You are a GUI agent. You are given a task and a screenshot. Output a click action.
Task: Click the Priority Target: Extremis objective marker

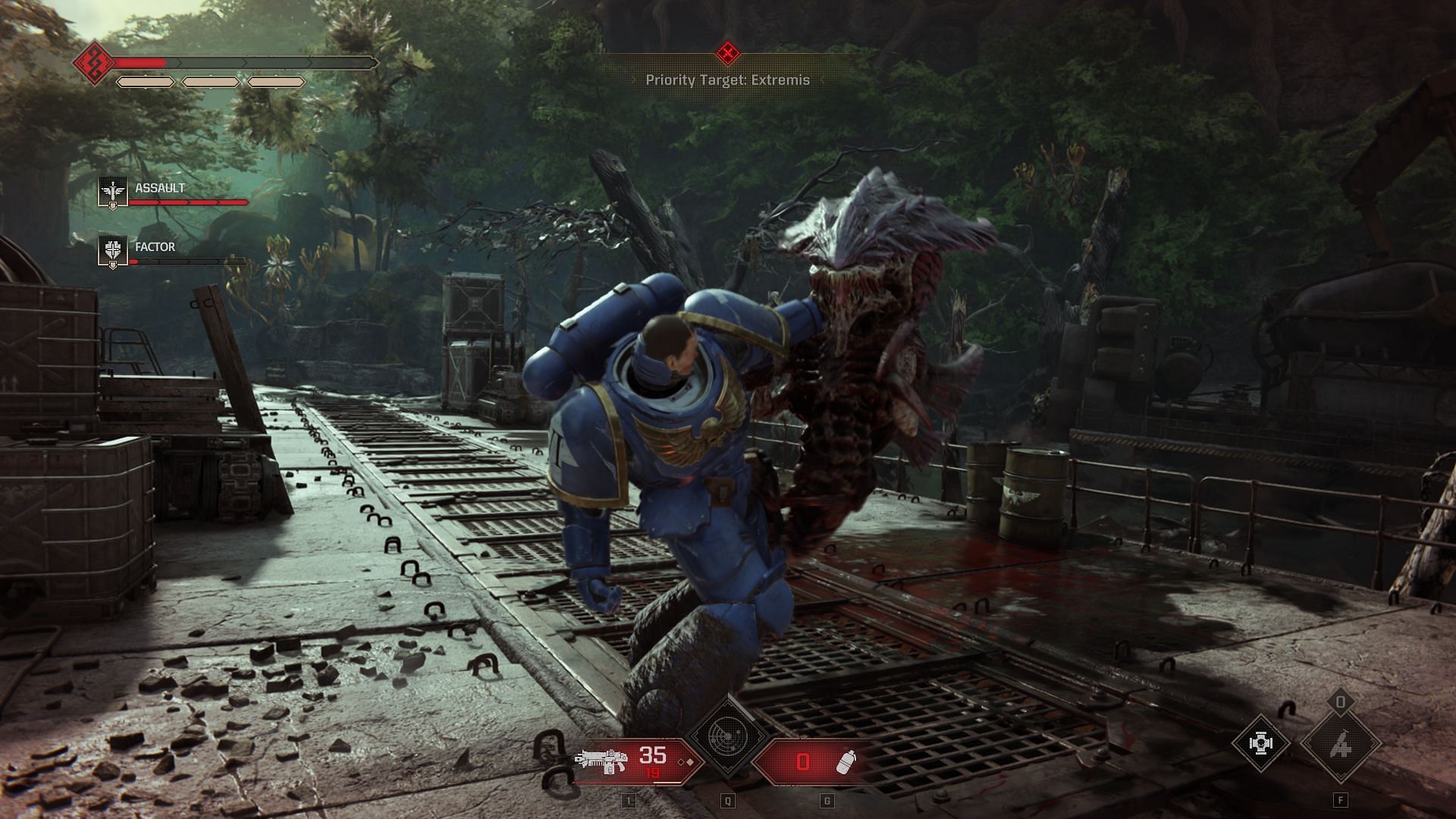[x=728, y=53]
